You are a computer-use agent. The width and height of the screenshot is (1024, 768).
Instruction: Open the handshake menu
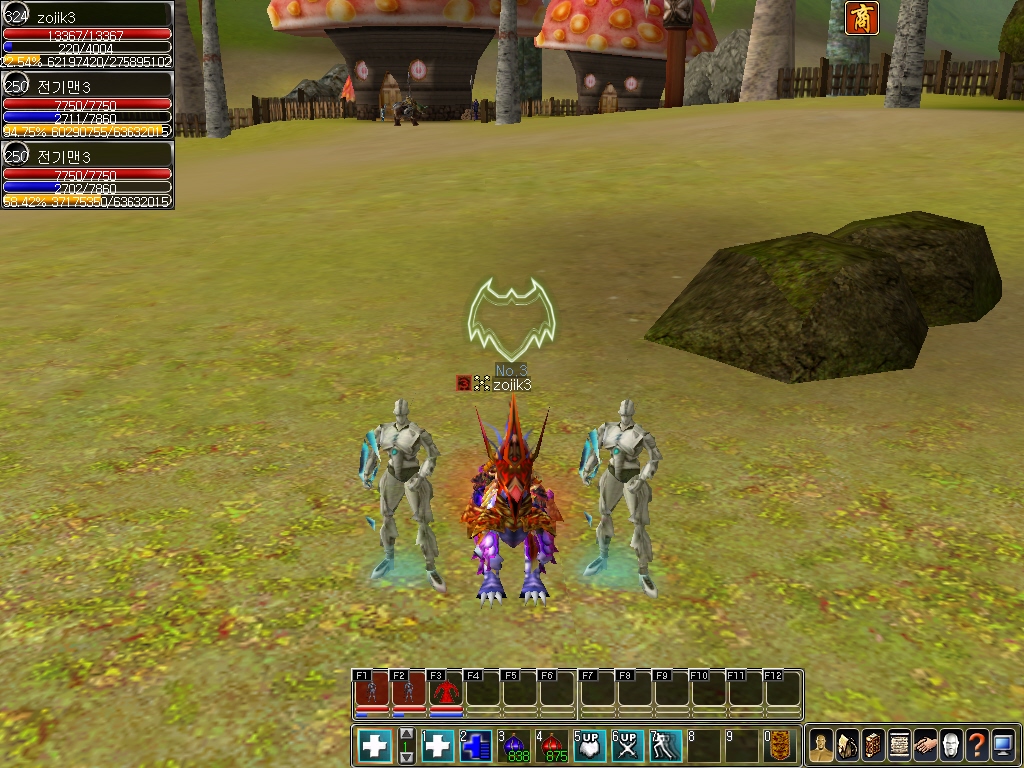925,745
